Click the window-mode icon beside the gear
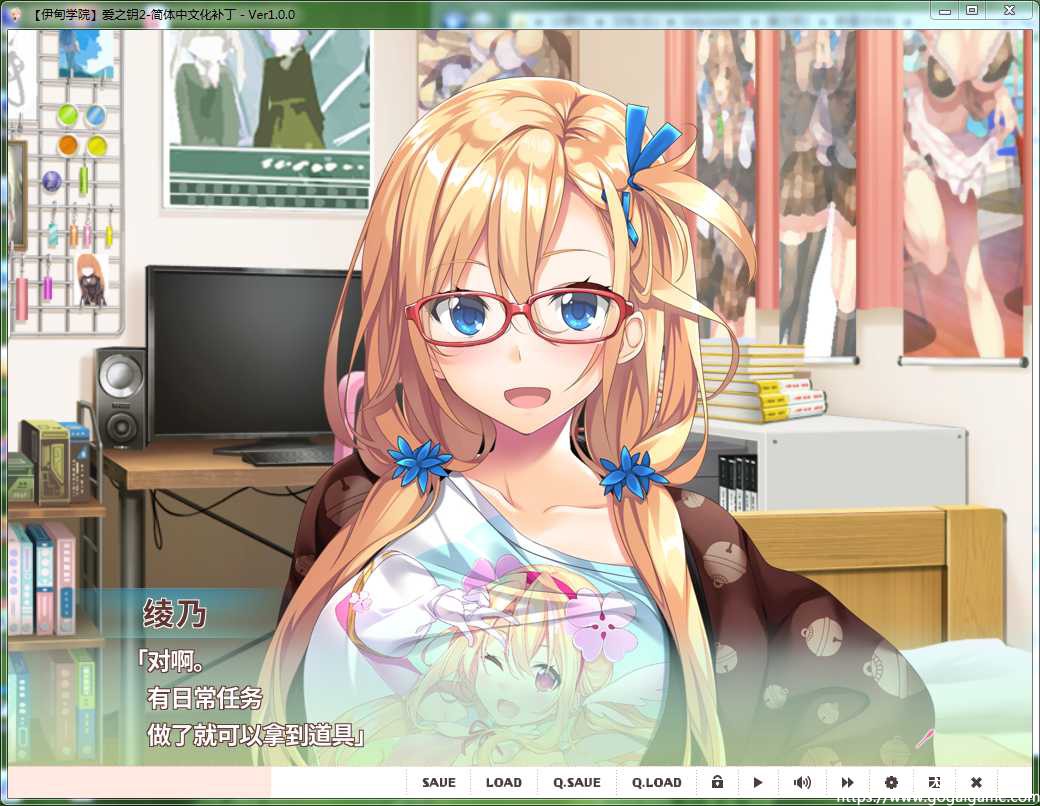 tap(934, 782)
